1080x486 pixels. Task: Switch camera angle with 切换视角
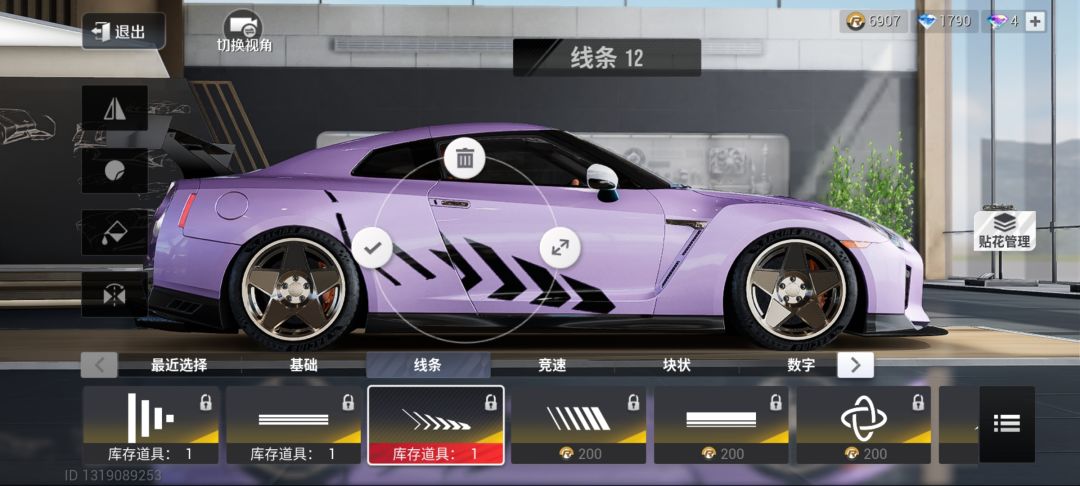(x=244, y=32)
